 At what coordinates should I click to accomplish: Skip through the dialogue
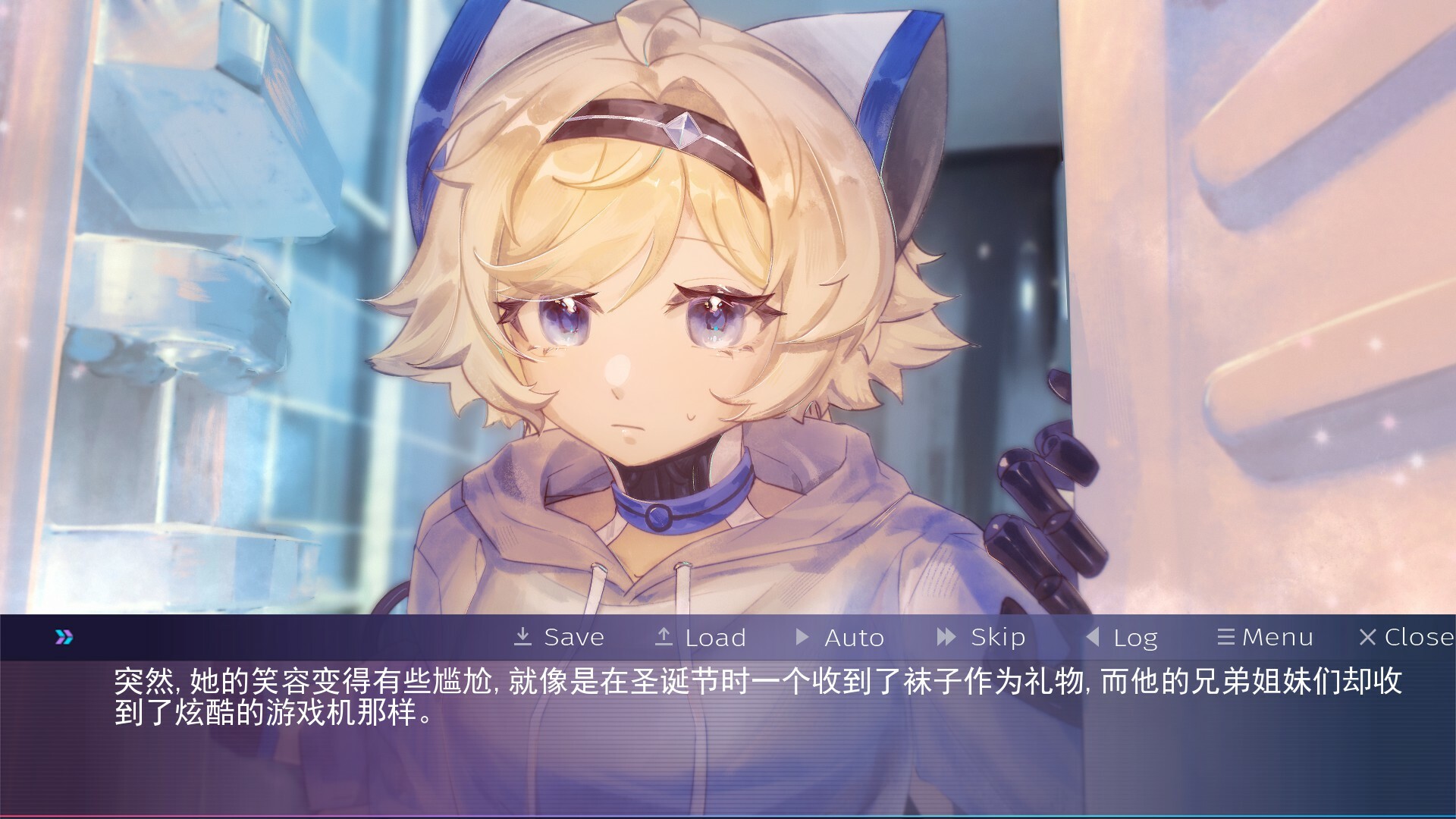pyautogui.click(x=981, y=637)
